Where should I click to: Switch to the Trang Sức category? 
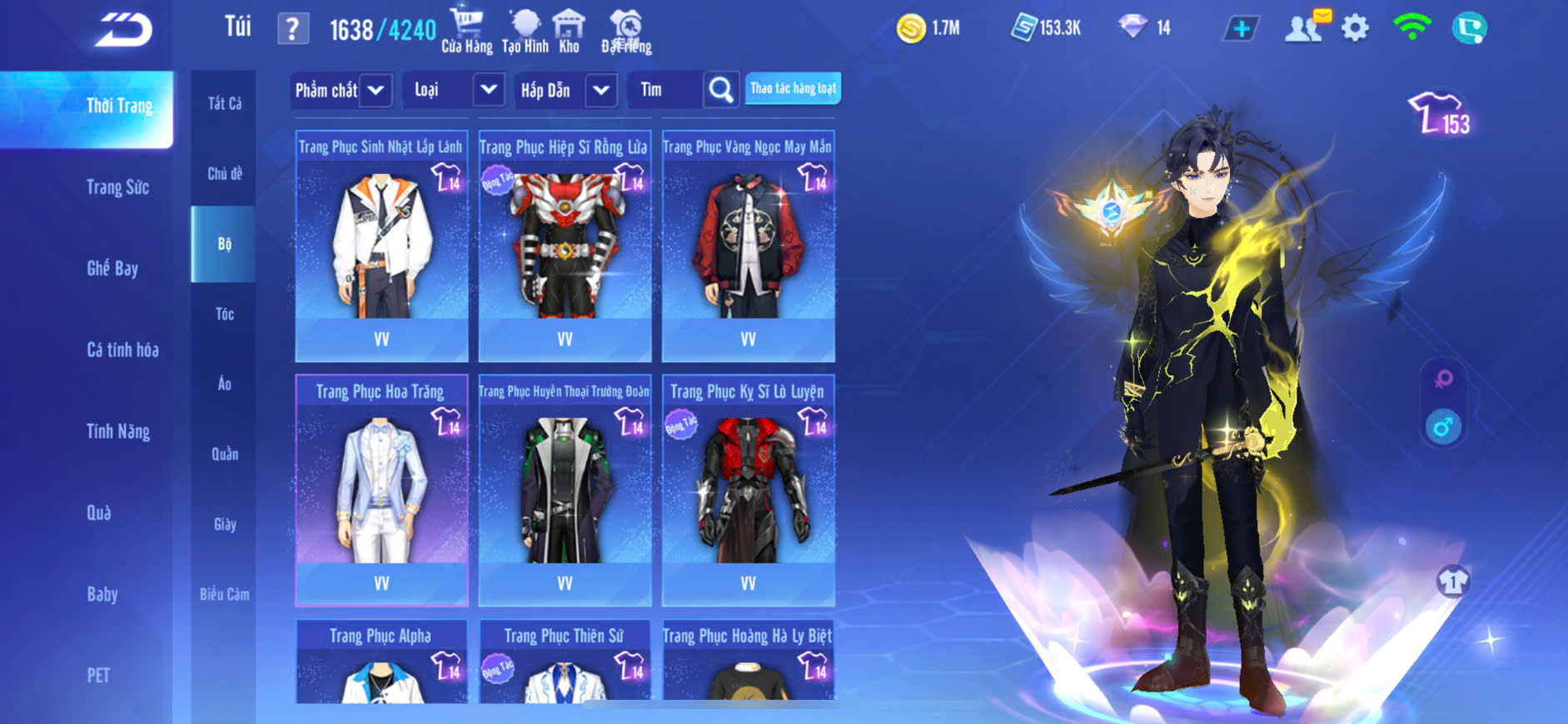[x=117, y=187]
